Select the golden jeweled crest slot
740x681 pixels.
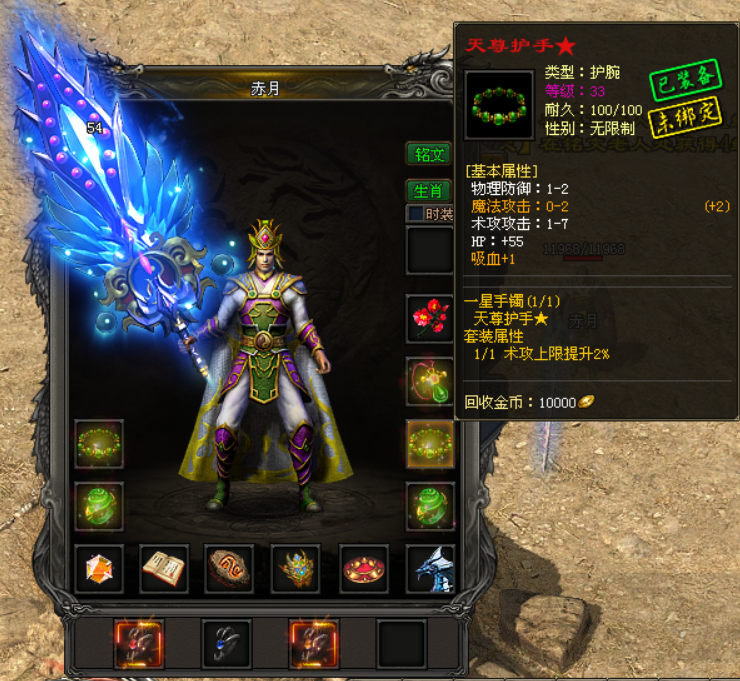[x=296, y=569]
